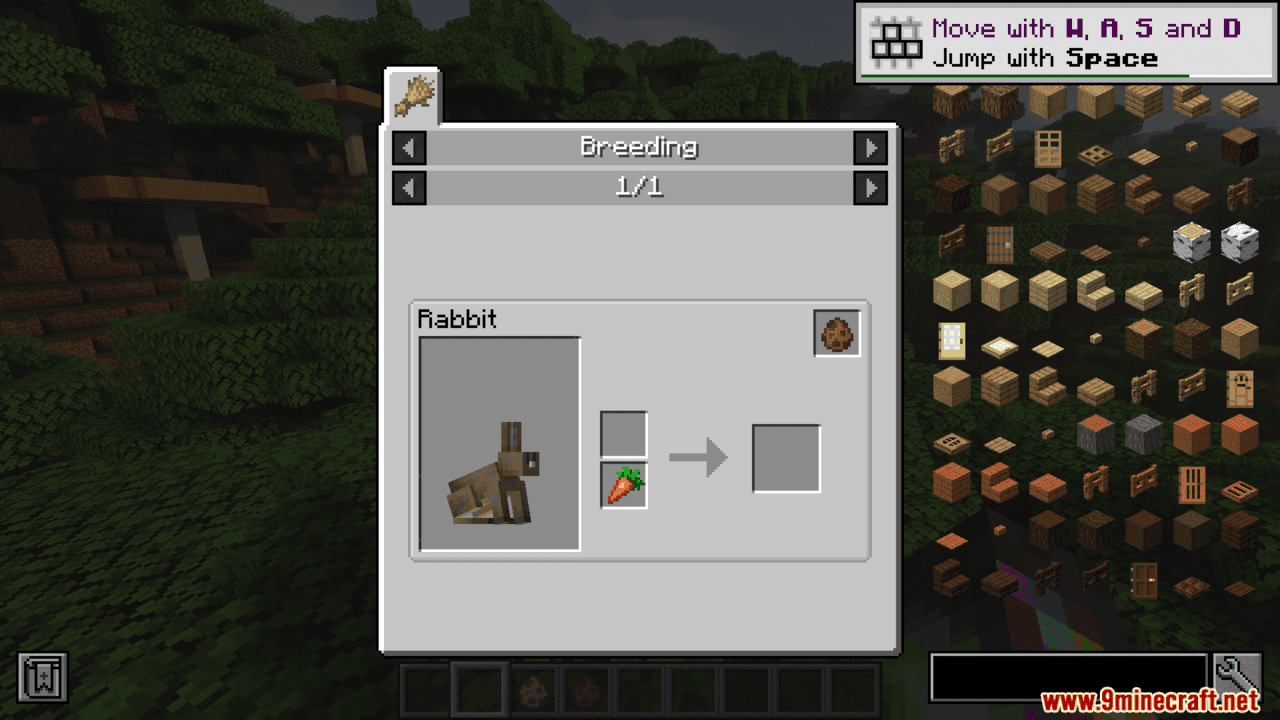Screen dimensions: 1280x720
Task: Select the rabbit spawn egg slot
Action: click(x=837, y=334)
